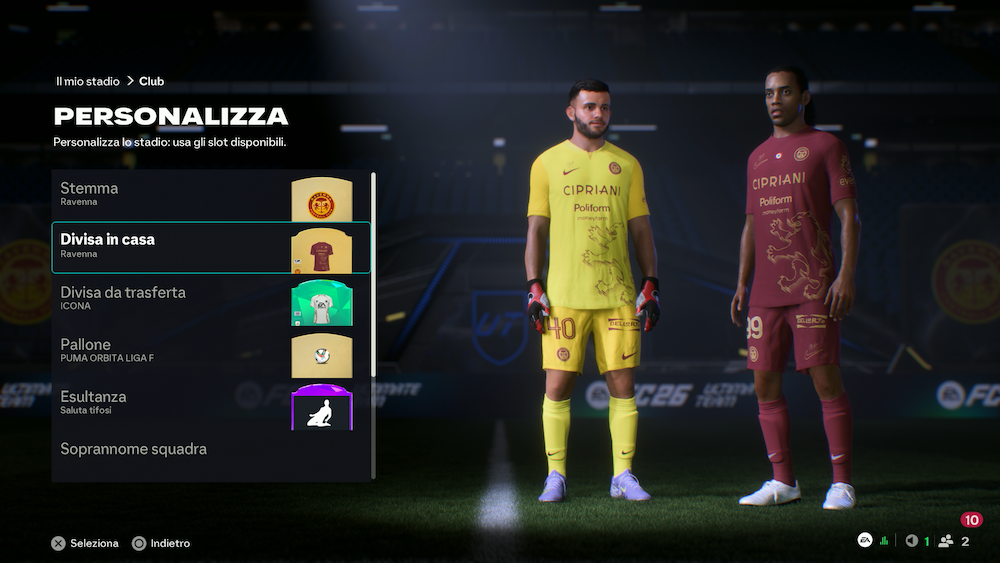Click the maroon home kit thumbnail
The width and height of the screenshot is (1000, 563).
(321, 251)
